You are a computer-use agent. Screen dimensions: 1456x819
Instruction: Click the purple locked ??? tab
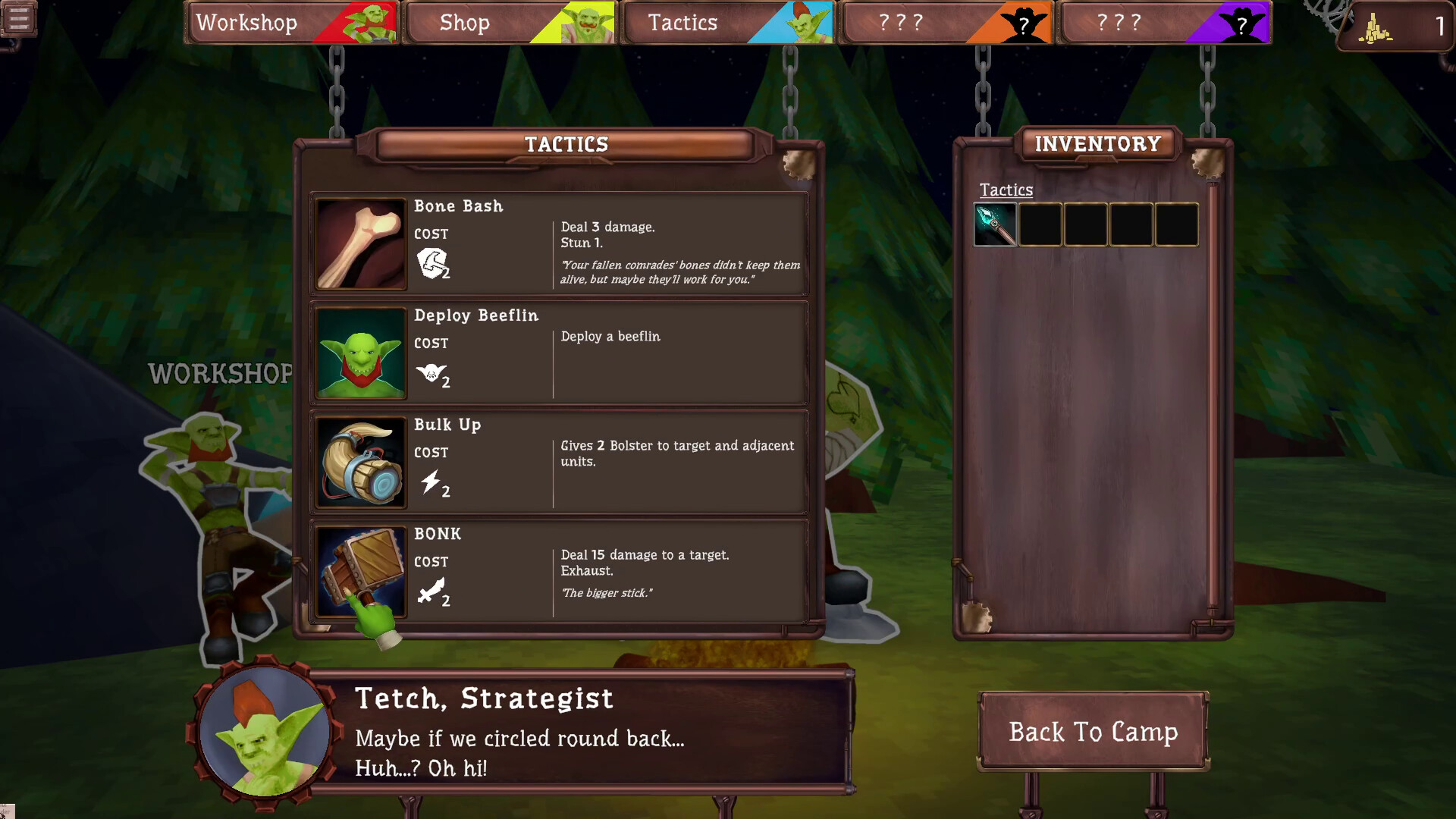point(1164,23)
